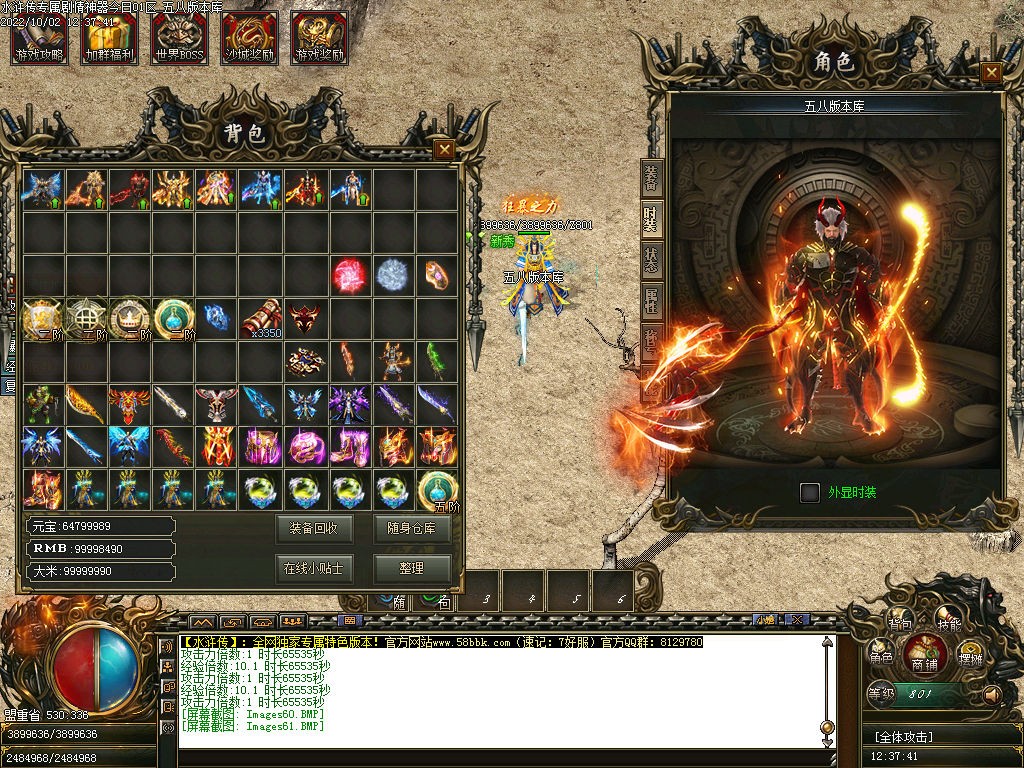Open the 随身仓库 portable warehouse
The width and height of the screenshot is (1024, 768).
411,528
